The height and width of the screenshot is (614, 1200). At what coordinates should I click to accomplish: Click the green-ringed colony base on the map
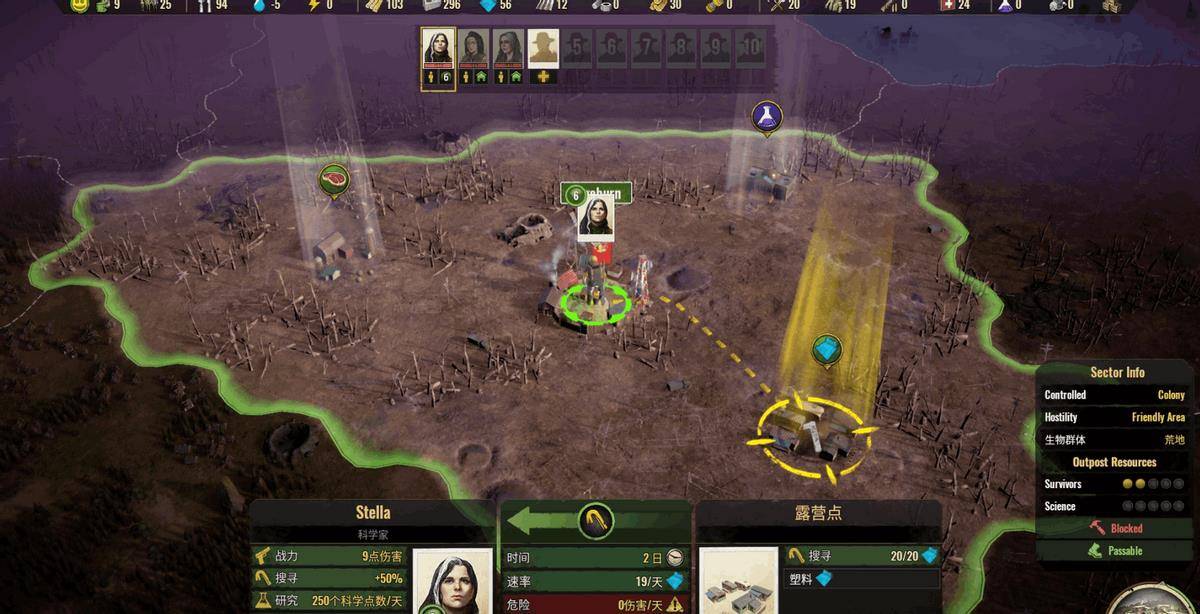point(595,300)
